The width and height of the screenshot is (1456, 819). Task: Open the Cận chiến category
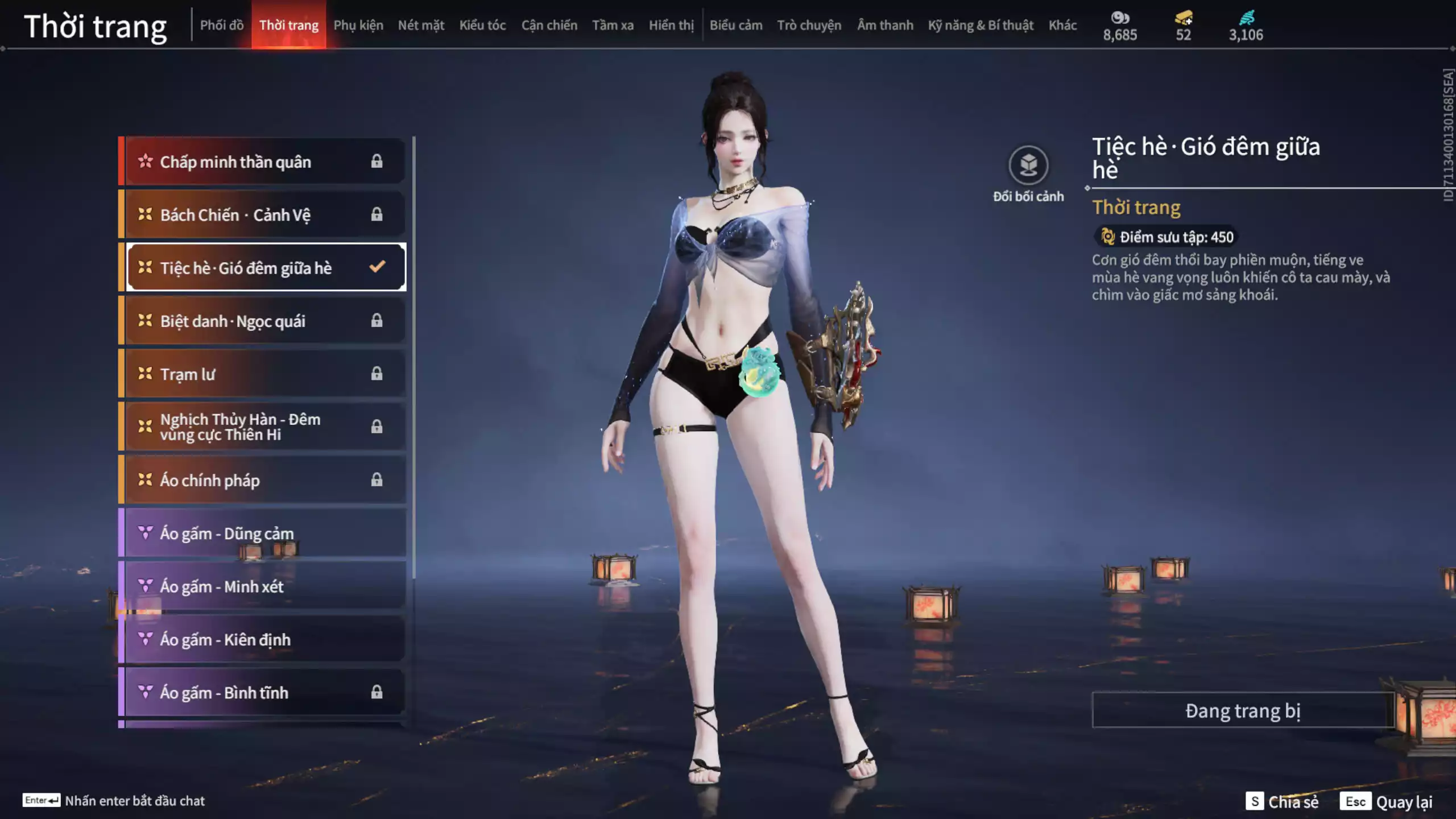click(549, 25)
